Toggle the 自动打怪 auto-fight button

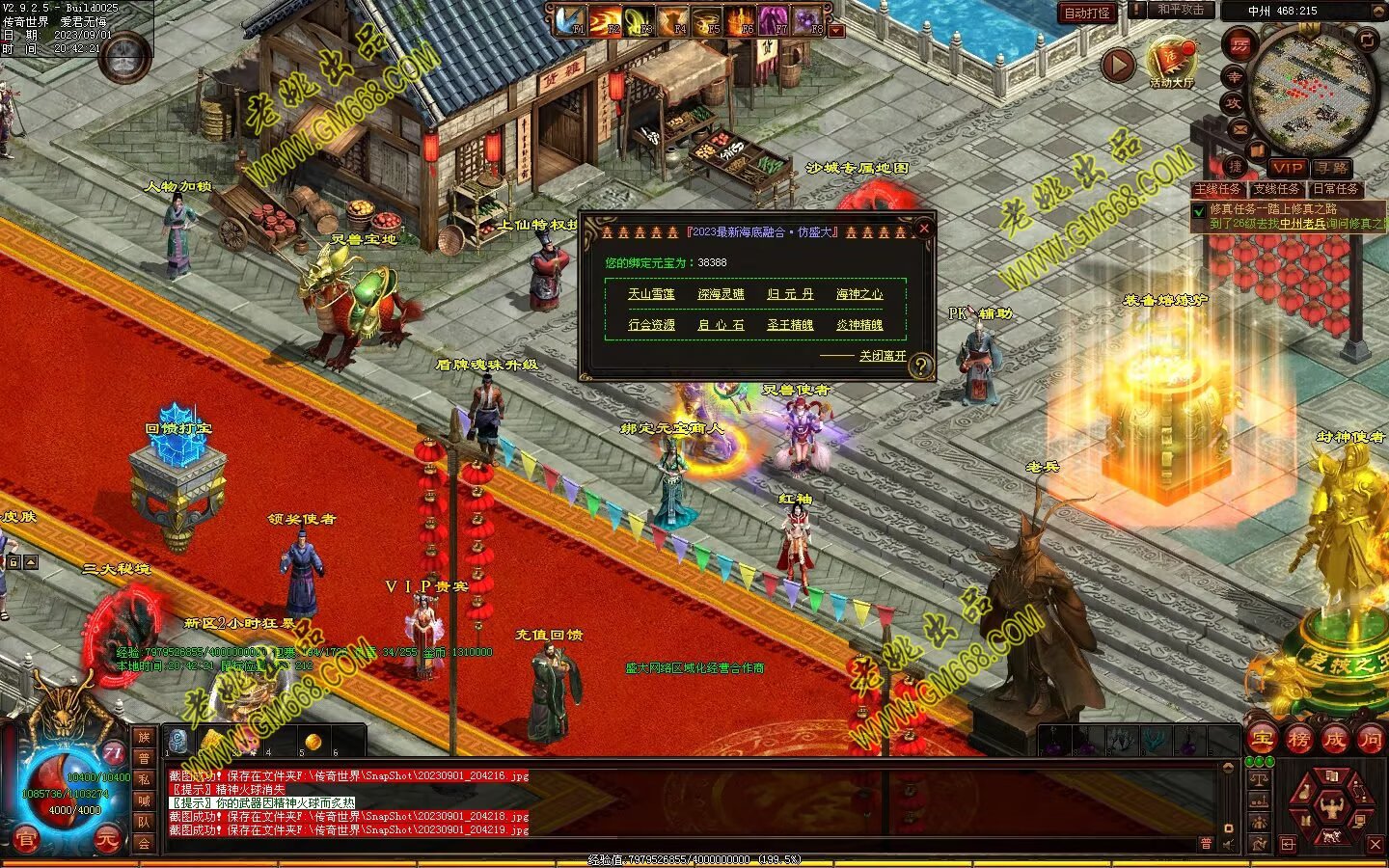pos(1087,13)
